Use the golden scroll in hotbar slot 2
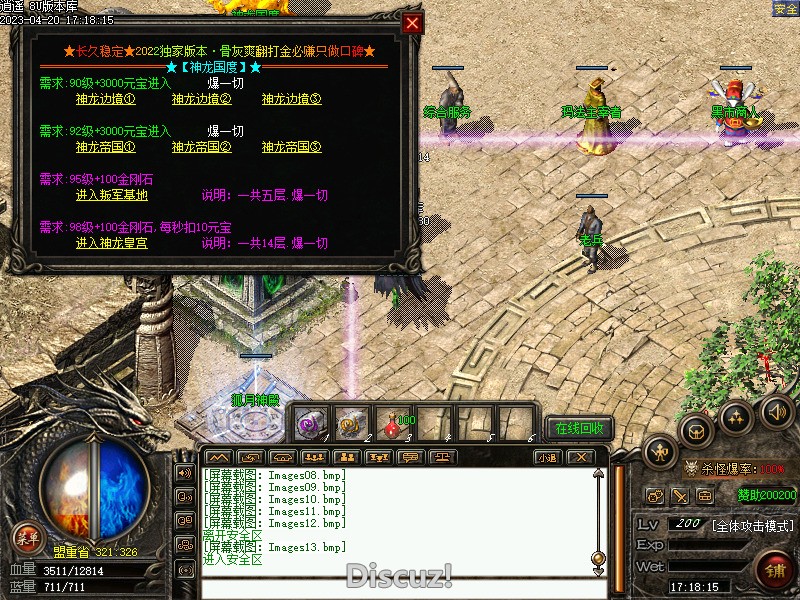Viewport: 800px width, 600px height. [348, 423]
